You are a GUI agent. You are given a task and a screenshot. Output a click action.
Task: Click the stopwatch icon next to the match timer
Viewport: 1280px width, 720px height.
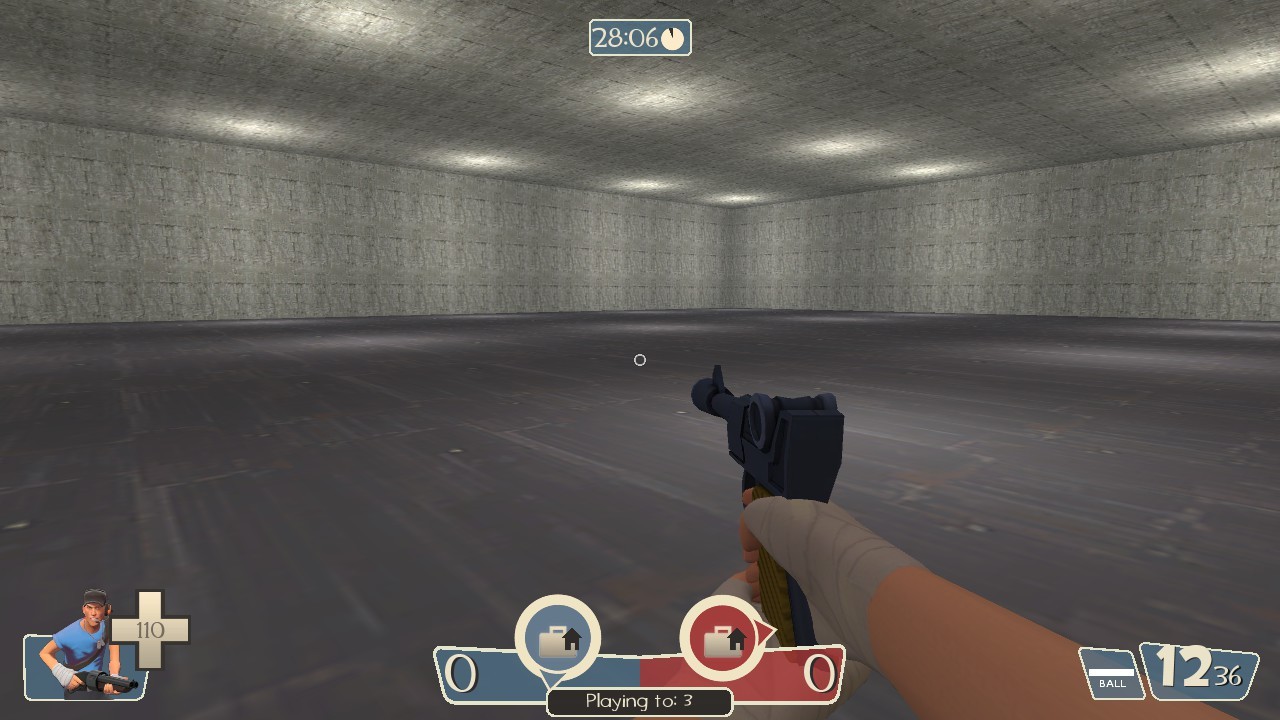point(670,39)
